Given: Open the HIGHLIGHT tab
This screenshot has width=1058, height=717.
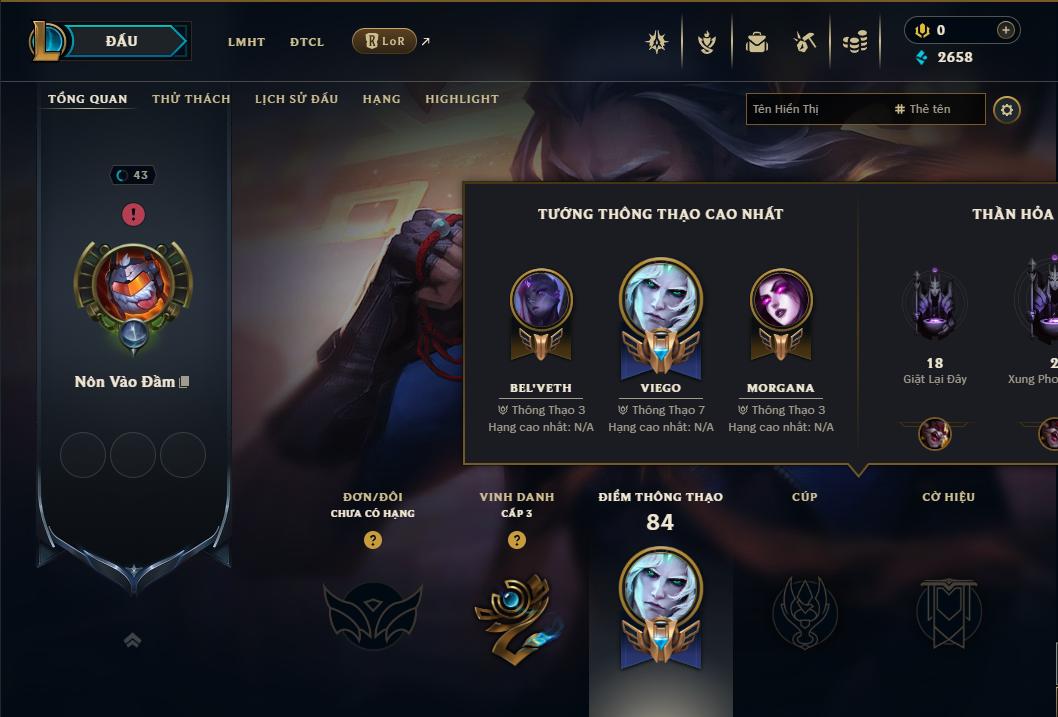Looking at the screenshot, I should (x=461, y=99).
